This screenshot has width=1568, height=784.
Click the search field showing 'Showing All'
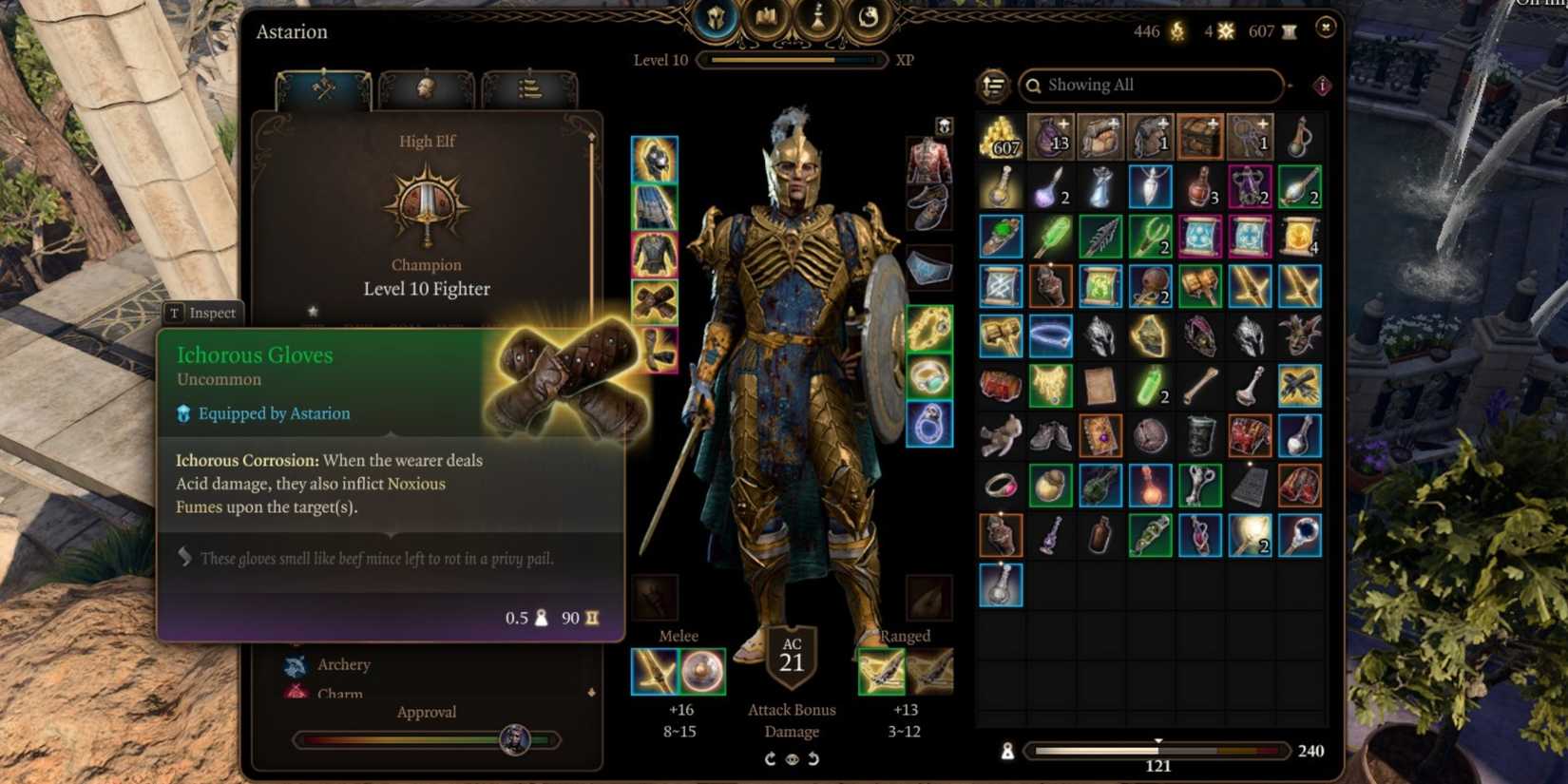click(1150, 85)
